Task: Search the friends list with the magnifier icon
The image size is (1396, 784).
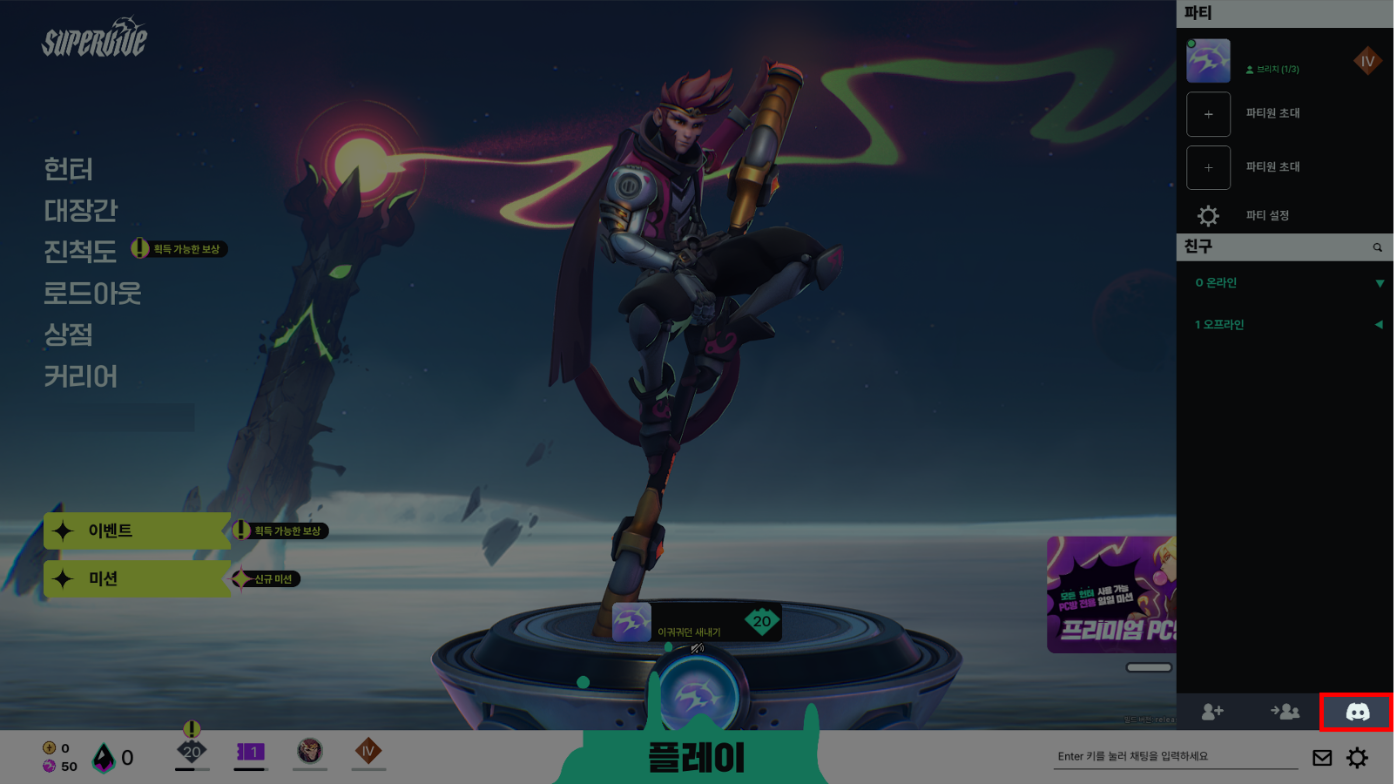Action: coord(1377,247)
